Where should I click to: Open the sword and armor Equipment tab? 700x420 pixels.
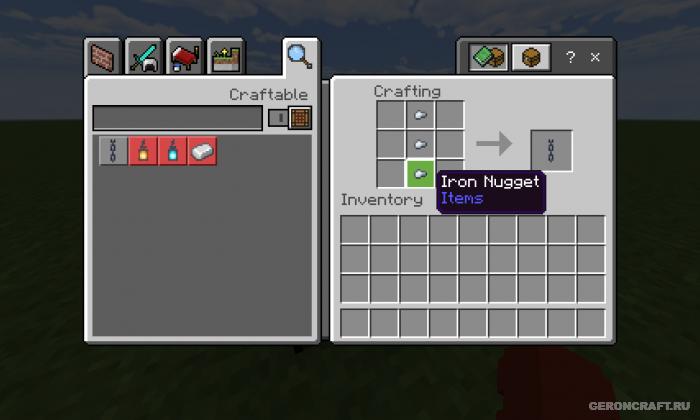coord(144,58)
